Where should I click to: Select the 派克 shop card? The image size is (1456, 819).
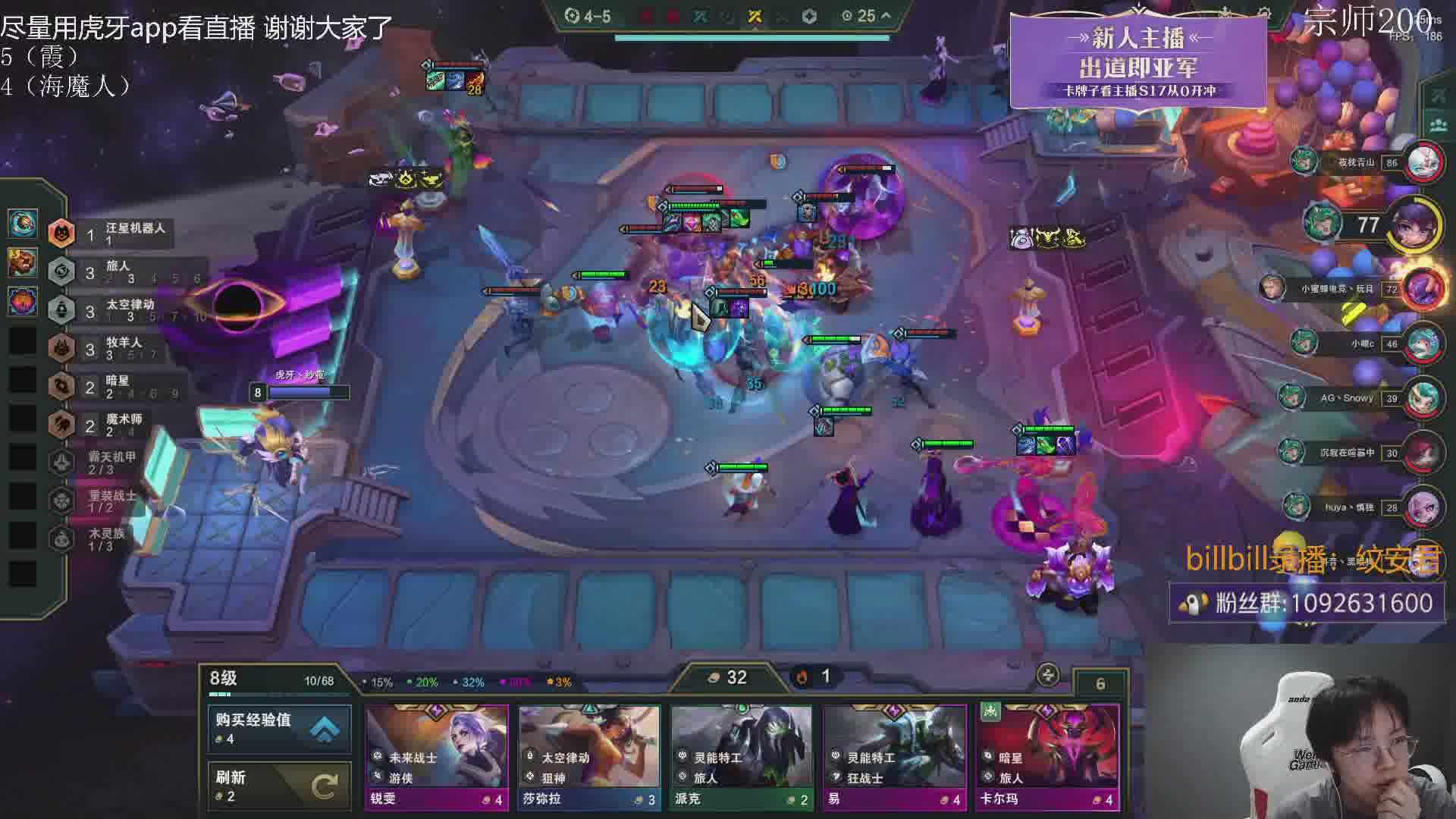pyautogui.click(x=741, y=757)
